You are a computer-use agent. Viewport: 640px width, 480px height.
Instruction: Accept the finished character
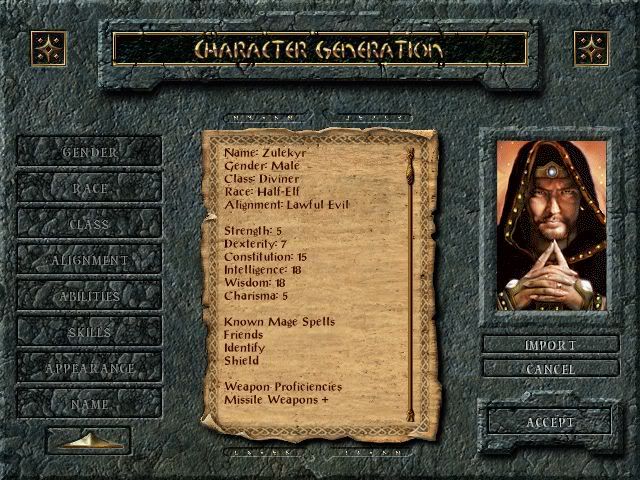[x=550, y=421]
